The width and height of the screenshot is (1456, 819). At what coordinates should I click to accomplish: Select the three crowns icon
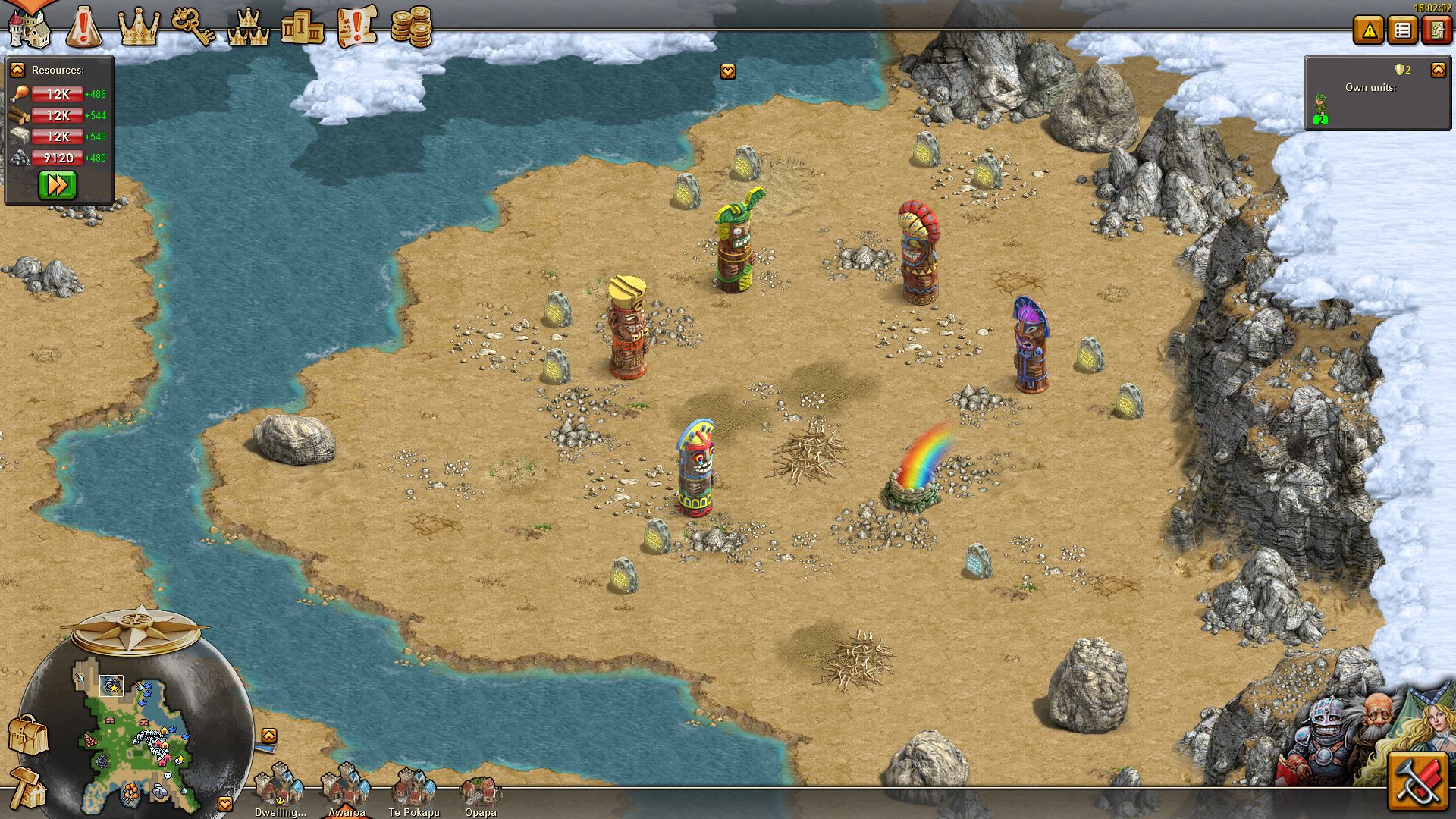coord(249,27)
